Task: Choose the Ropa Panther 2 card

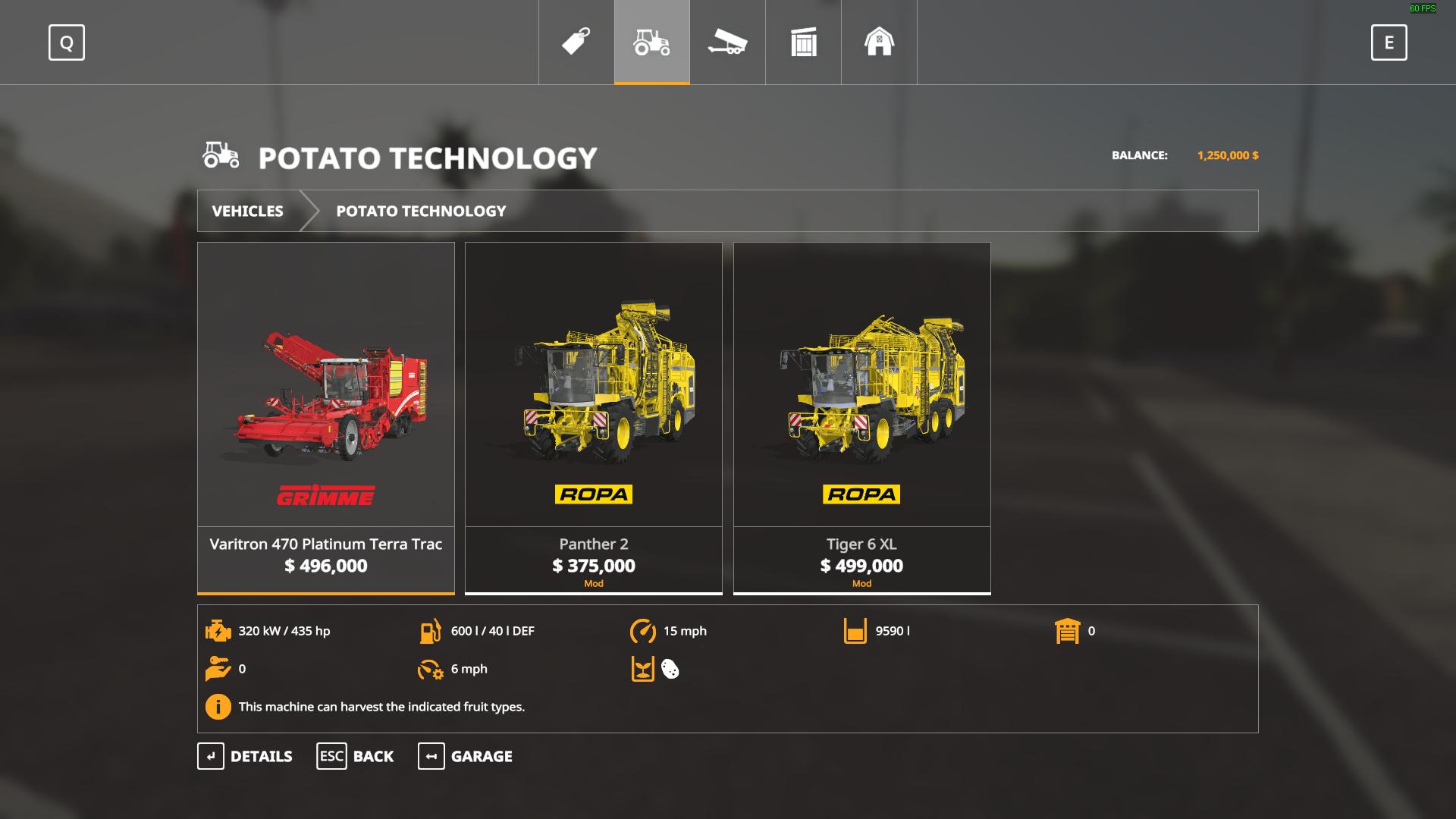Action: pos(594,417)
